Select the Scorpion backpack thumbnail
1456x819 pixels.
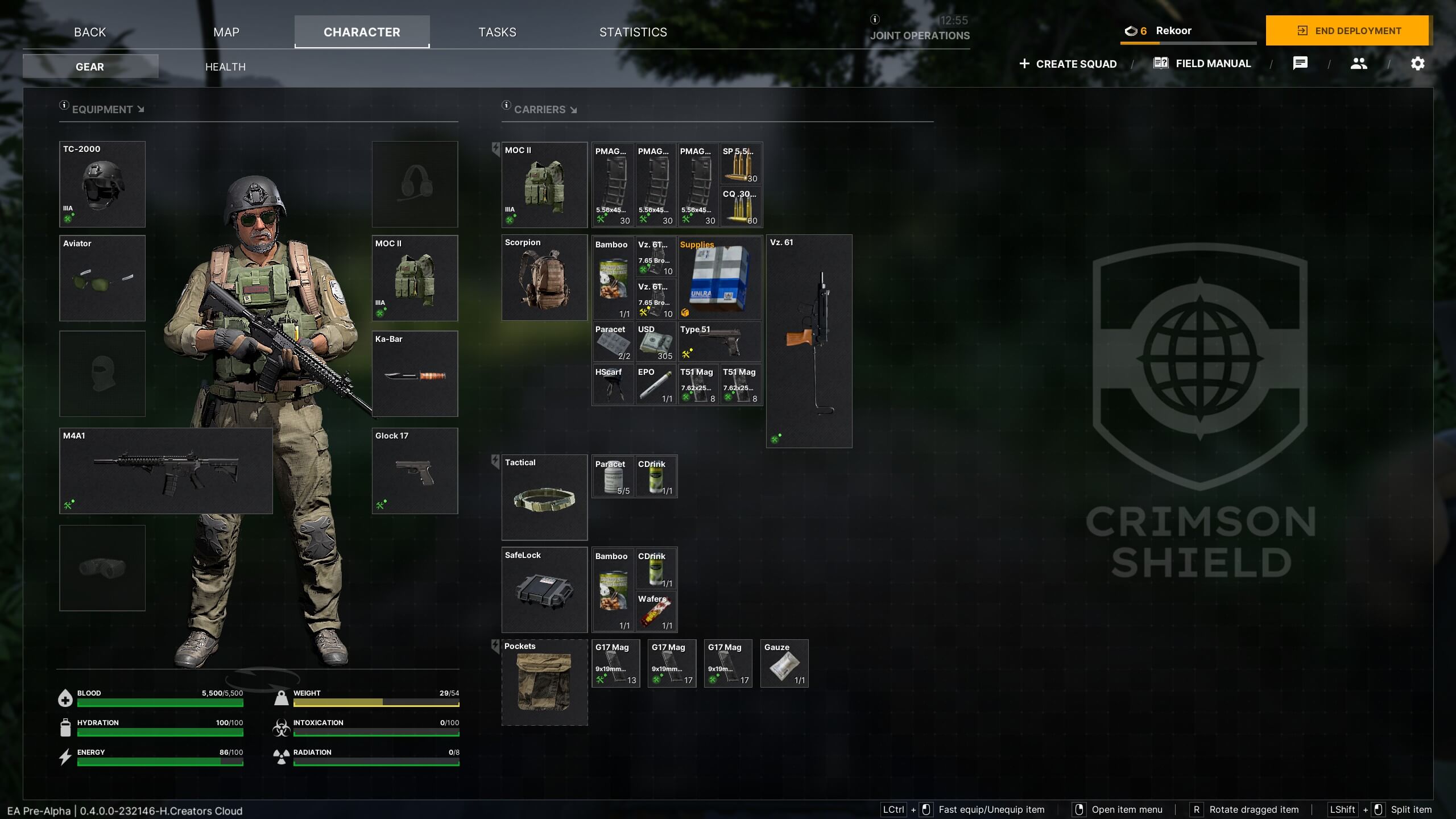(x=544, y=279)
